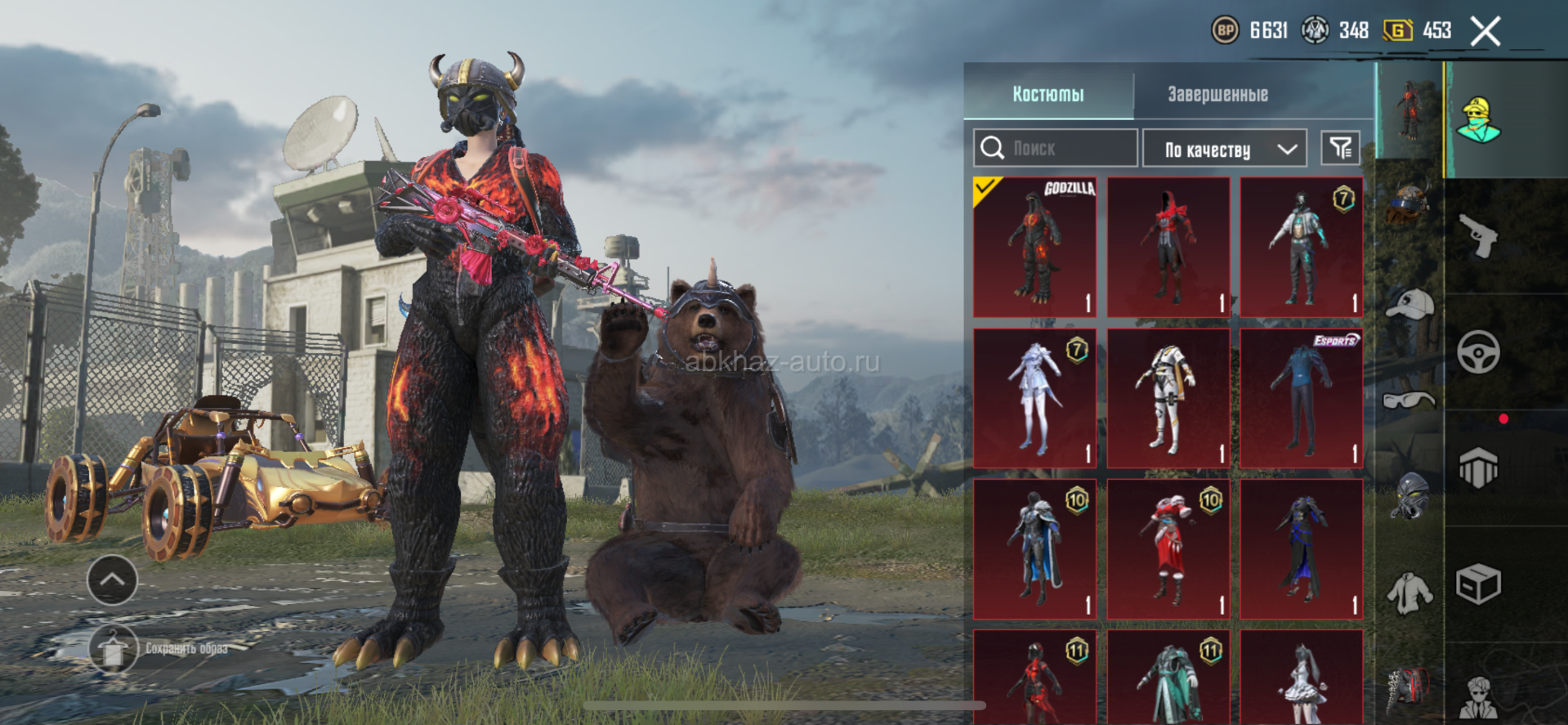The height and width of the screenshot is (725, 1568).
Task: Close the inventory with the X button
Action: coord(1485,32)
